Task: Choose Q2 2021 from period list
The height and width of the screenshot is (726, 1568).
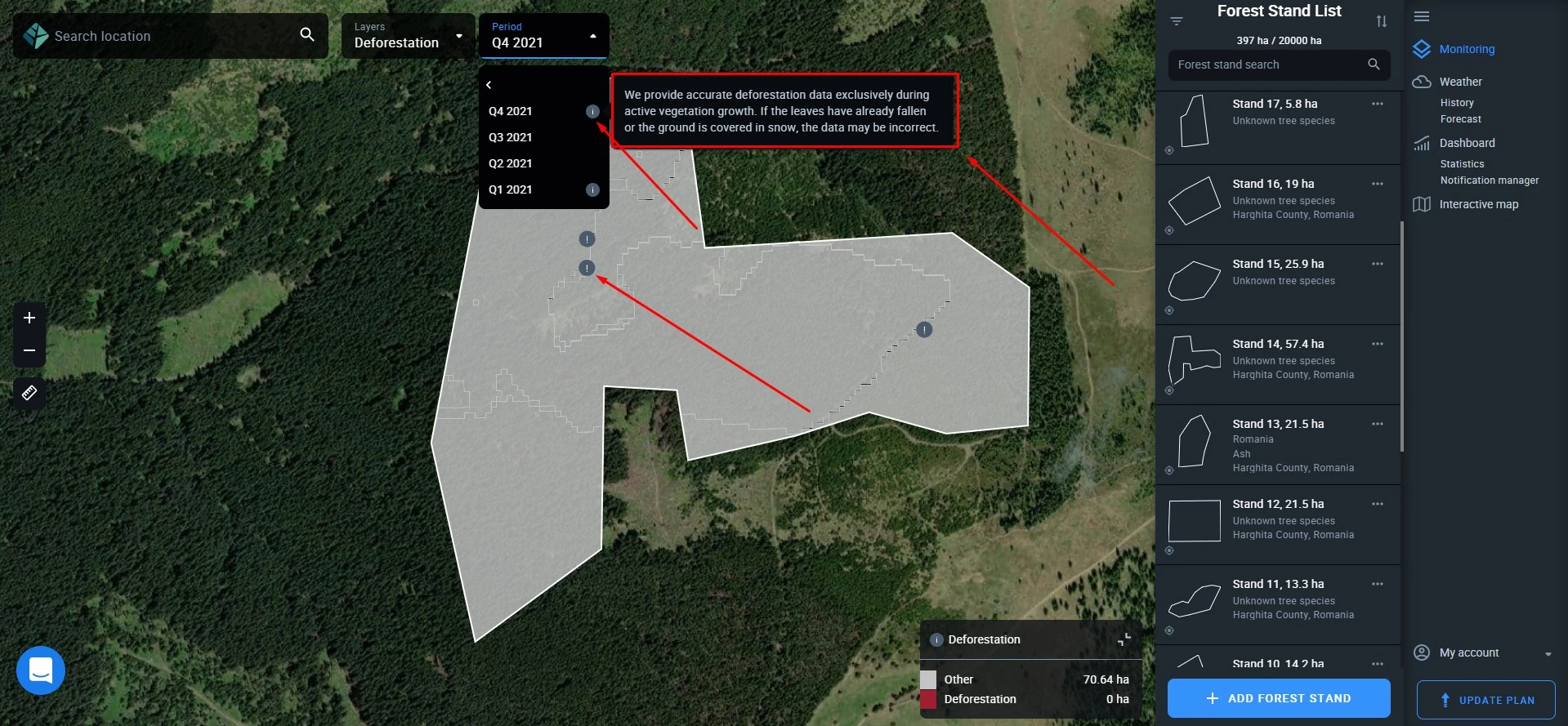Action: 511,163
